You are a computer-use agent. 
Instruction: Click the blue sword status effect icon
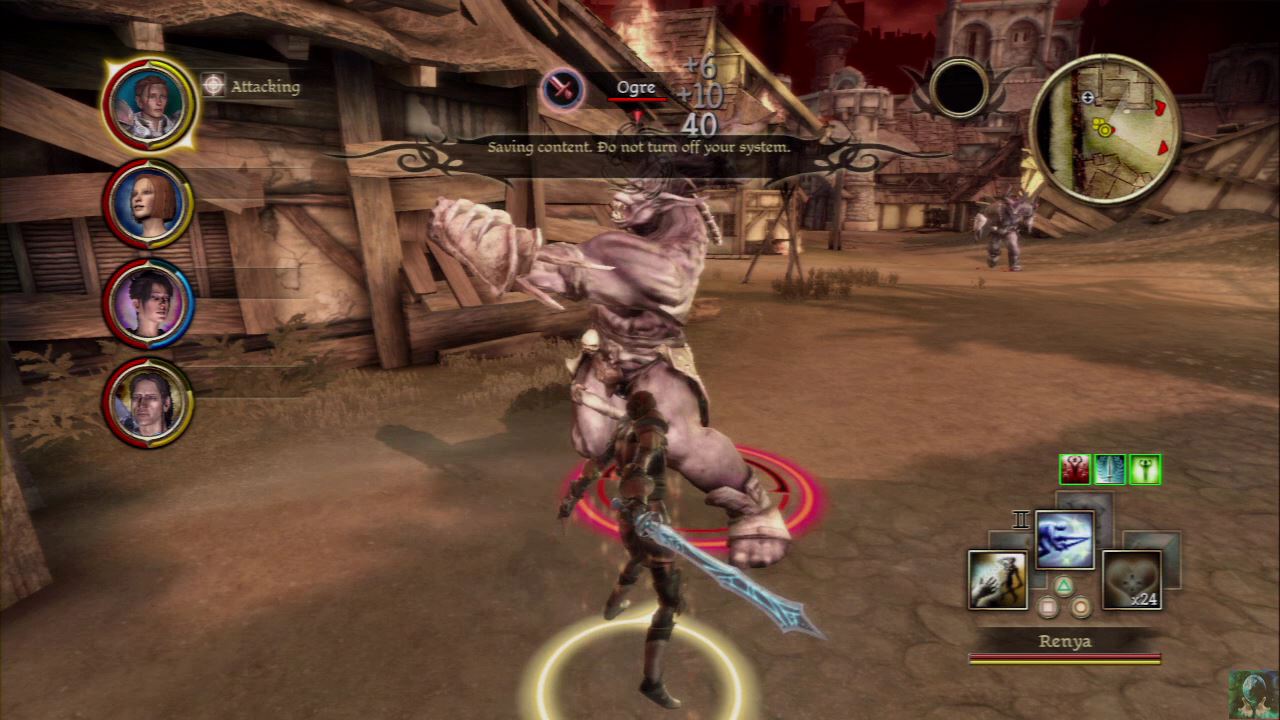pyautogui.click(x=1110, y=469)
